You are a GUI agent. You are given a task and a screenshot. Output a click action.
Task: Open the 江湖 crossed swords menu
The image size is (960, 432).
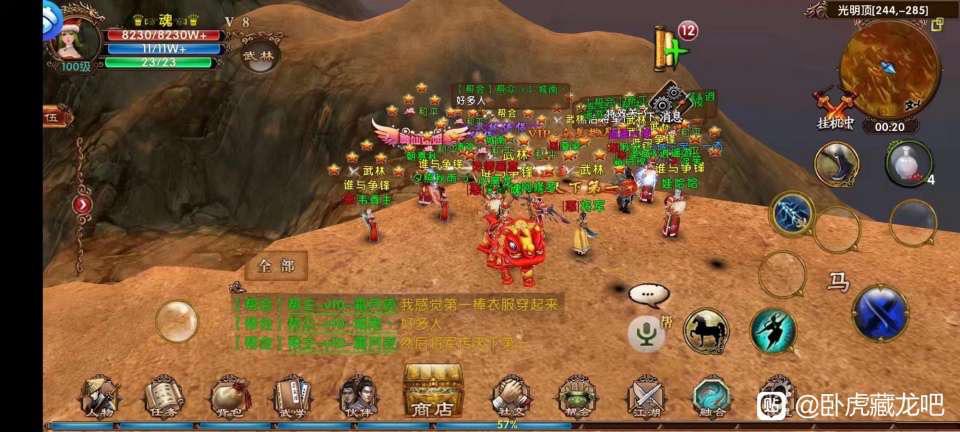click(645, 395)
